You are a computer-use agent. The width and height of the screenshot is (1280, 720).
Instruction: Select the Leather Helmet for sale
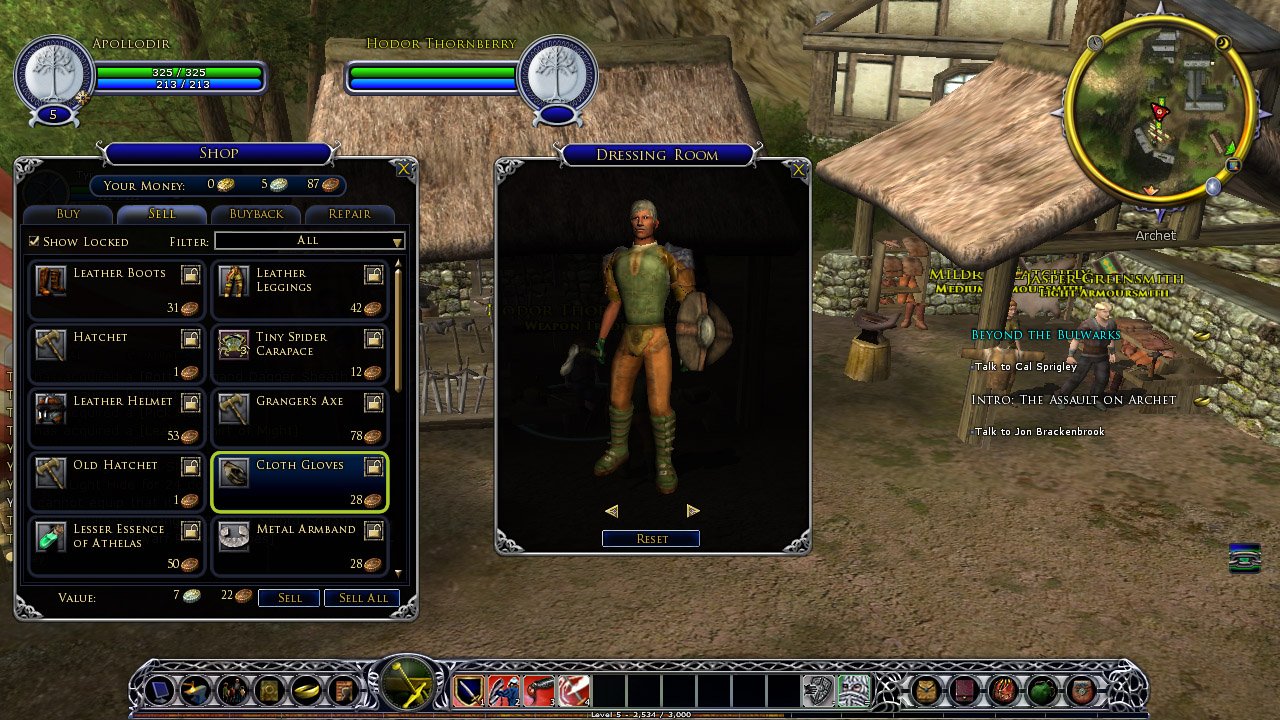tap(117, 418)
